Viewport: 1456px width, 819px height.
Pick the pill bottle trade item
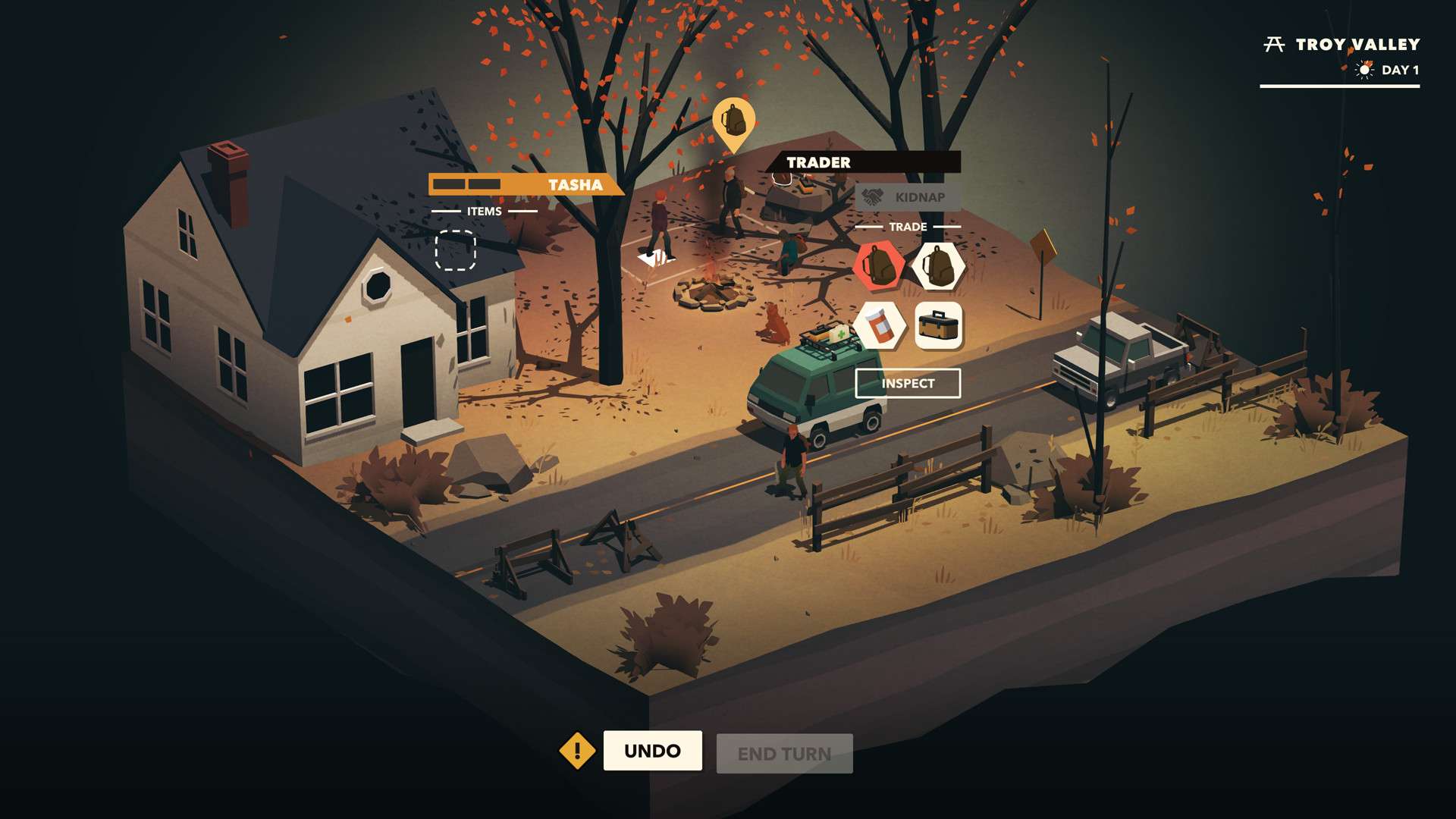(879, 326)
